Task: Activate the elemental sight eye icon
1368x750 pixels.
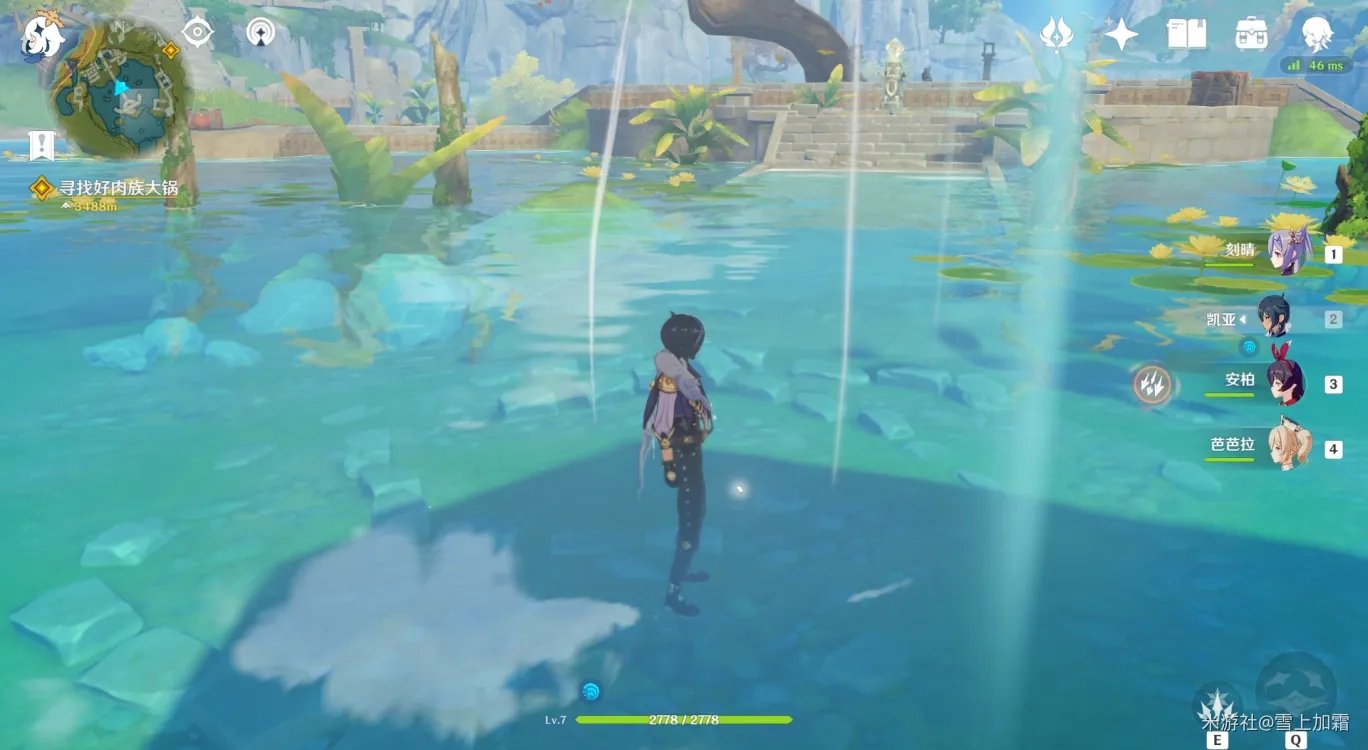Action: point(198,33)
